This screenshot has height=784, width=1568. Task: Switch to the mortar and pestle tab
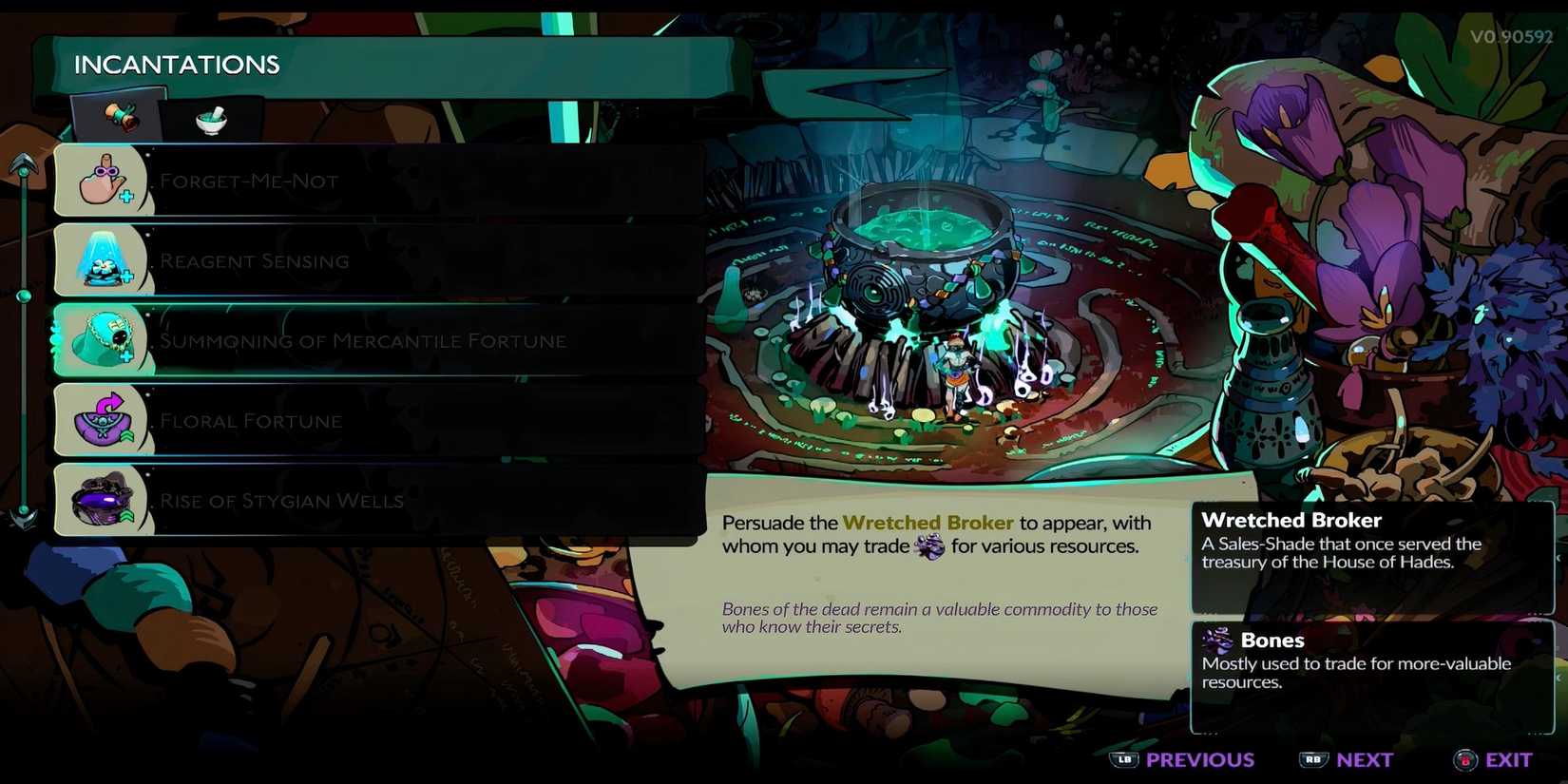(211, 120)
